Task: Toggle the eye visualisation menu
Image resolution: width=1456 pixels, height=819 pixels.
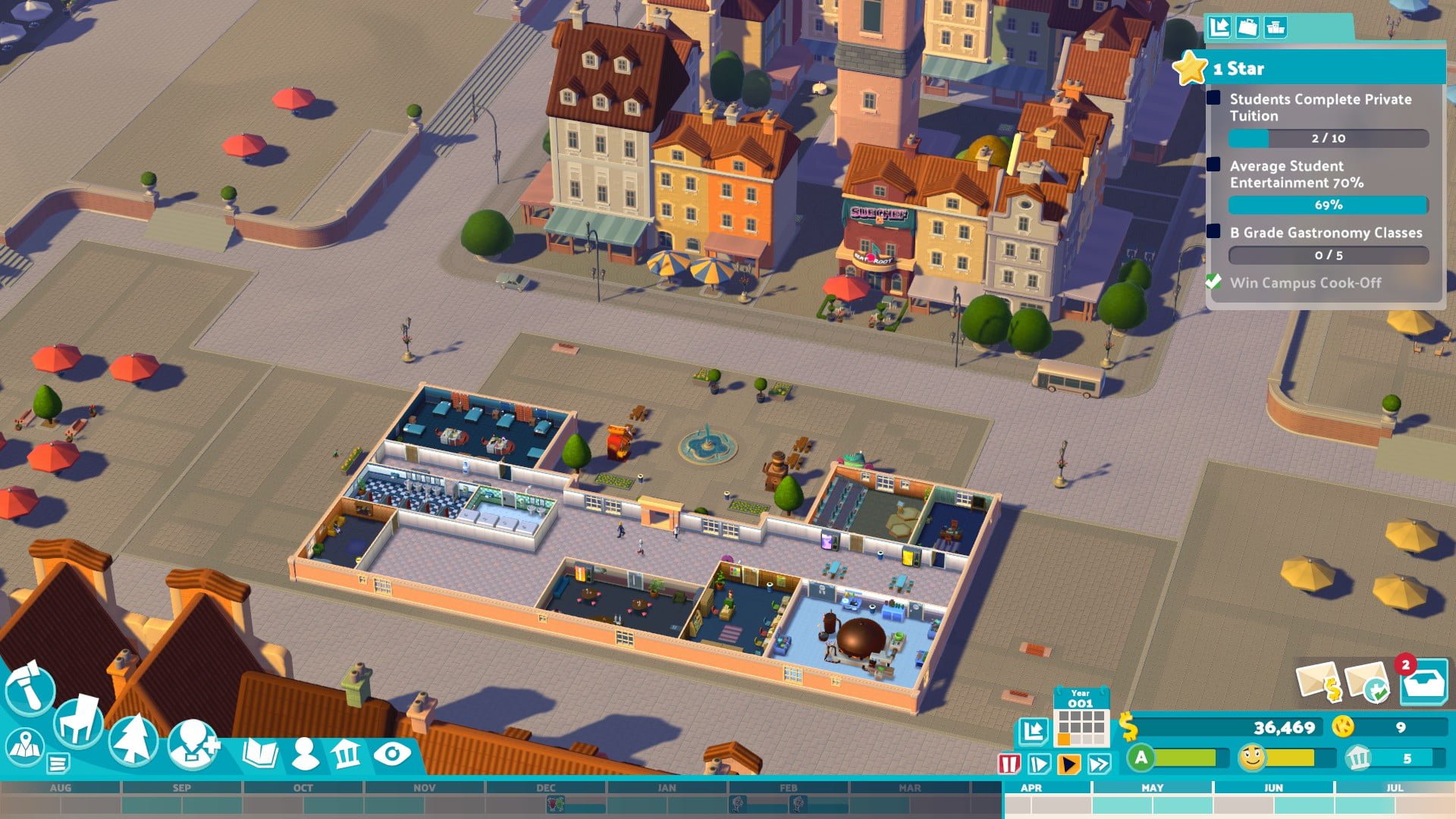Action: pos(392,753)
